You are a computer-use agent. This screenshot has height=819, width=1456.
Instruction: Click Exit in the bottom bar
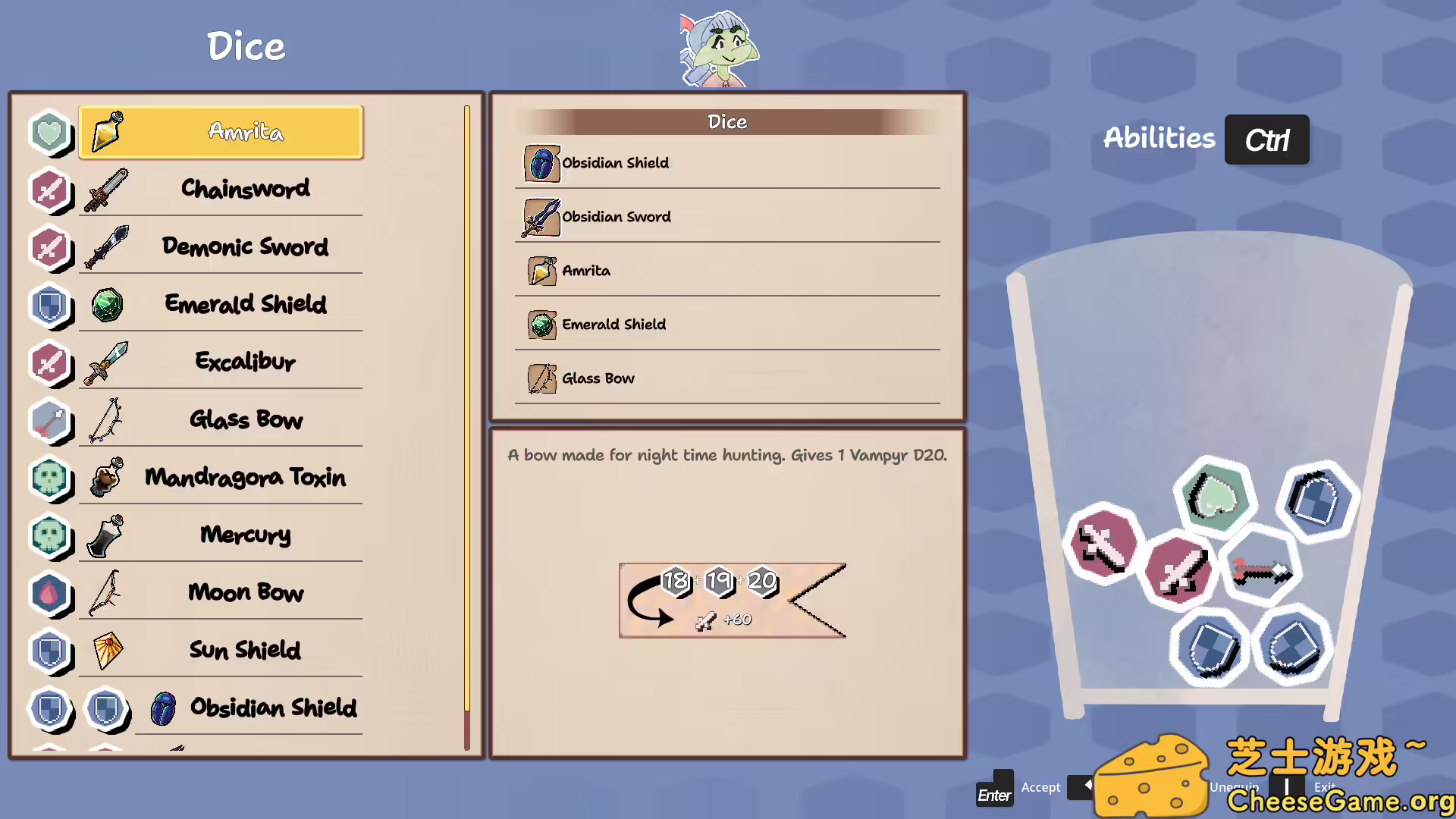click(1323, 787)
